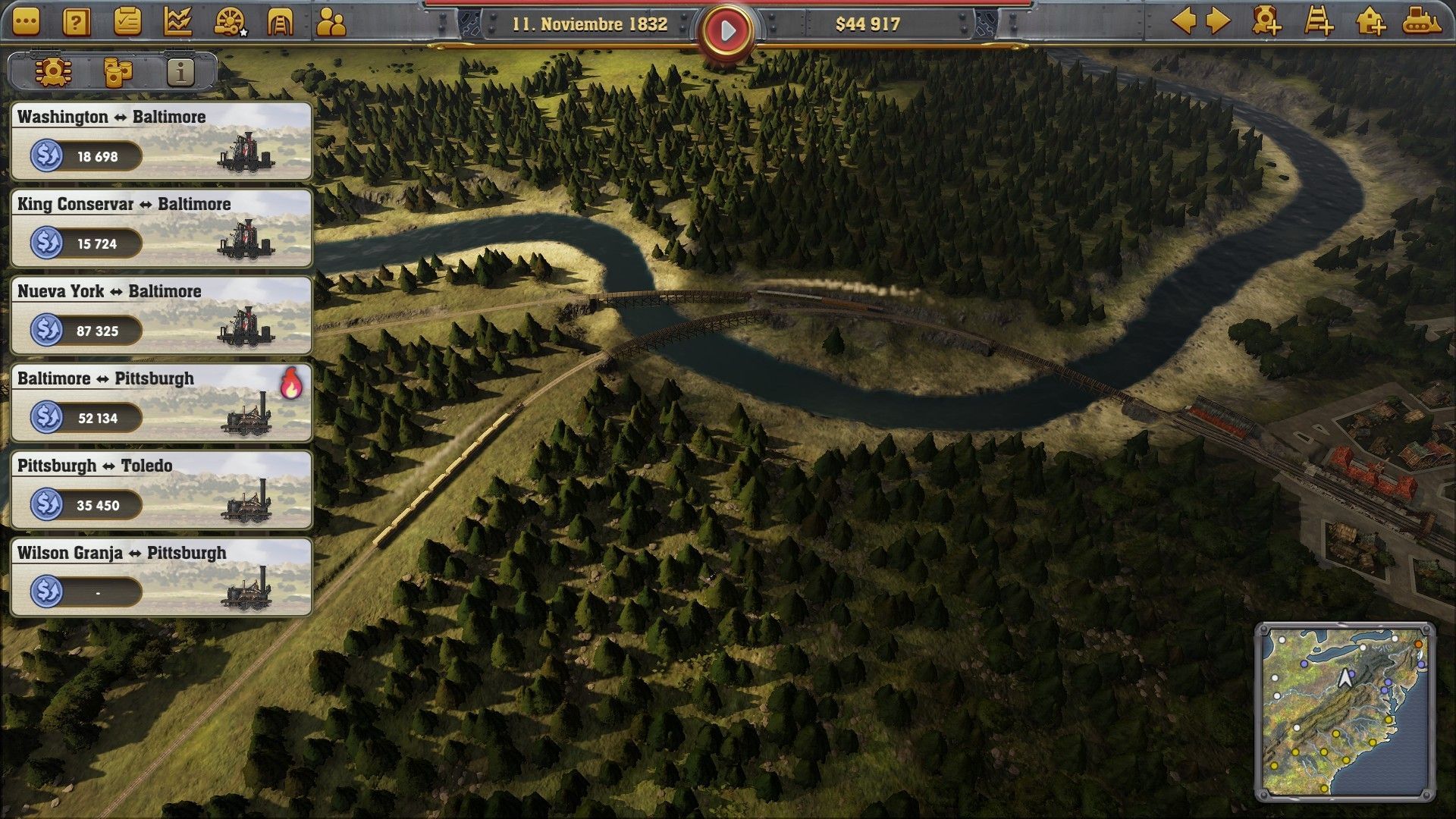Image resolution: width=1456 pixels, height=819 pixels.
Task: Open the two-people personnel icon
Action: 331,22
